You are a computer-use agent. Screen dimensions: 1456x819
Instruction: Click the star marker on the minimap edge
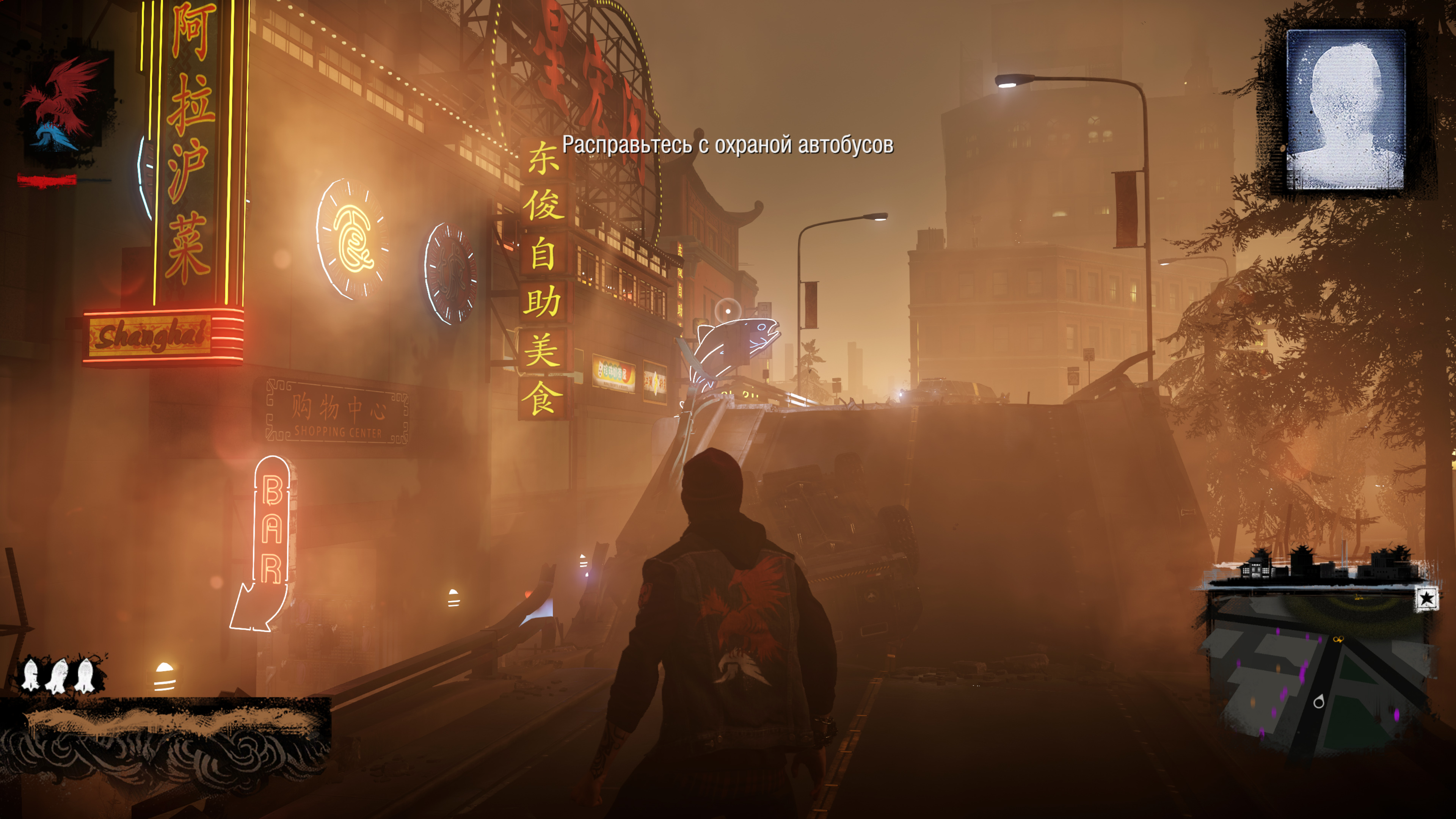tap(1426, 598)
